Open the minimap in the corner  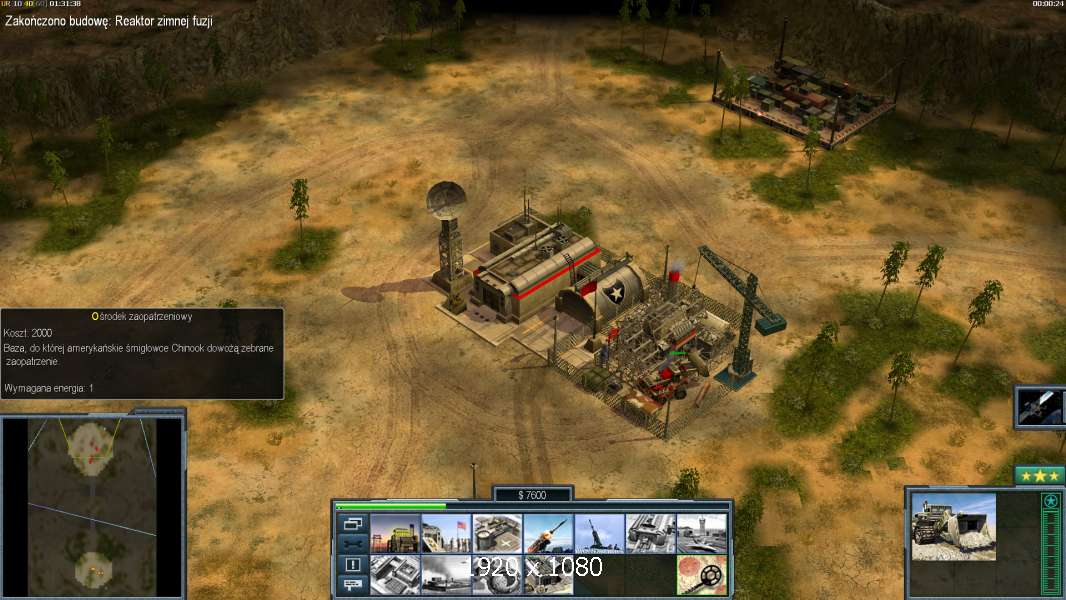93,507
